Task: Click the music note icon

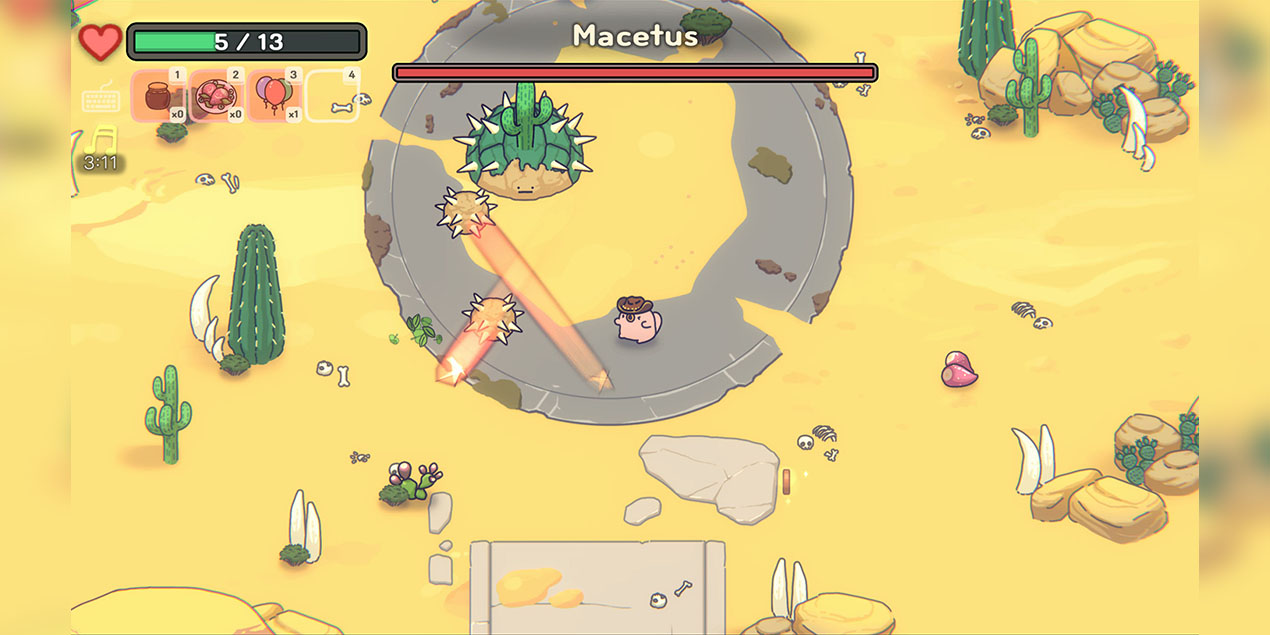Action: pos(100,141)
